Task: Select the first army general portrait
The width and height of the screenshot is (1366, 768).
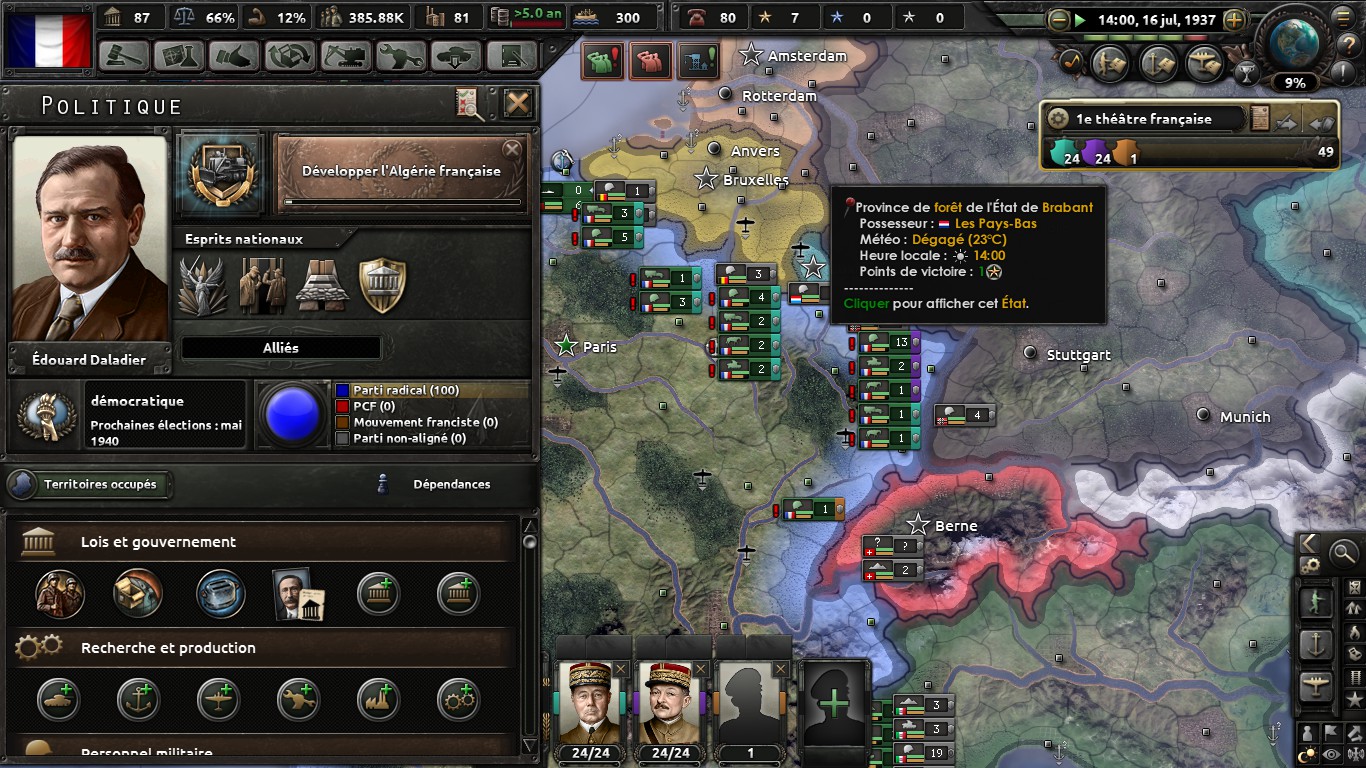Action: click(x=589, y=703)
